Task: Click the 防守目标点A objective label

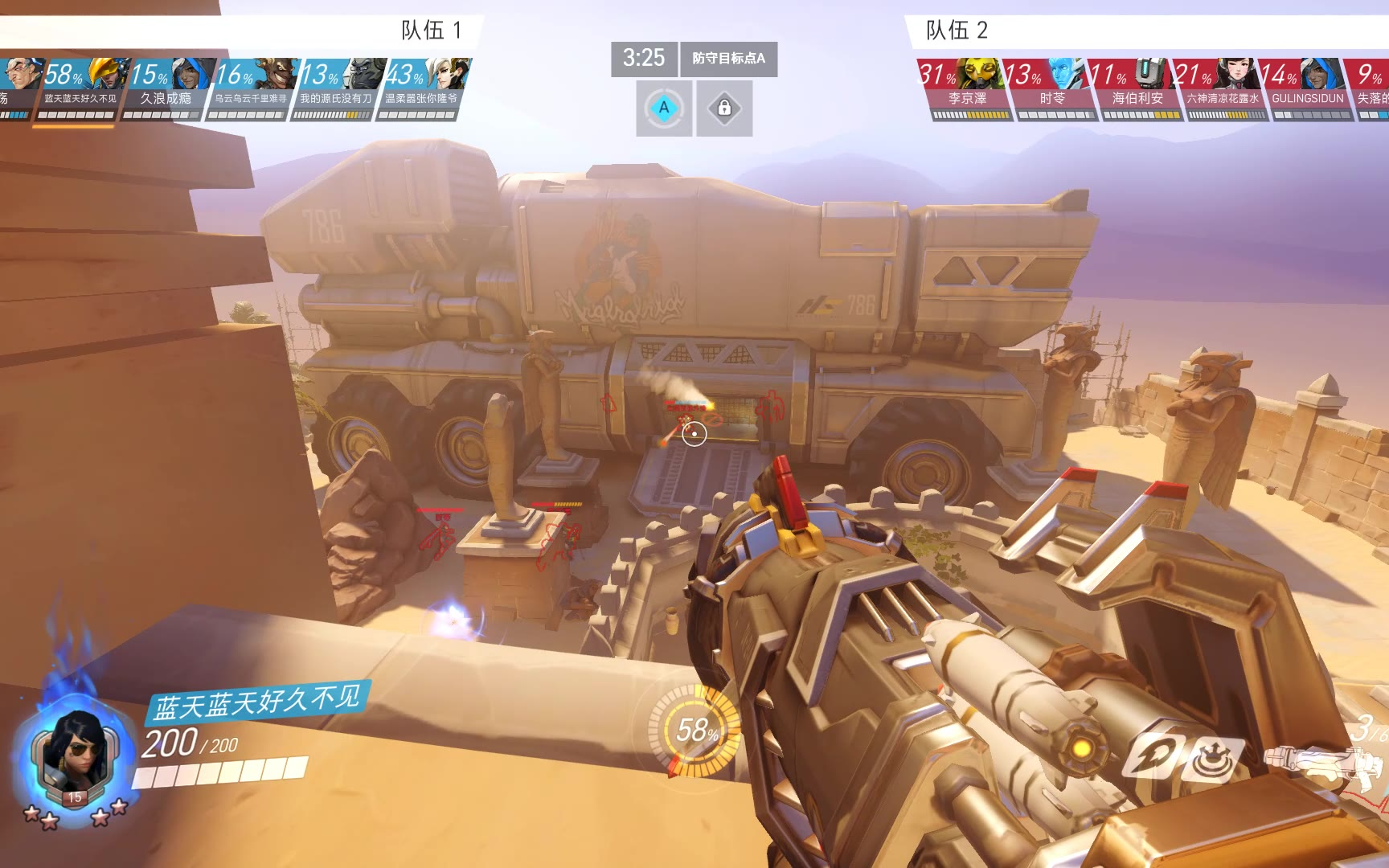Action: tap(728, 59)
